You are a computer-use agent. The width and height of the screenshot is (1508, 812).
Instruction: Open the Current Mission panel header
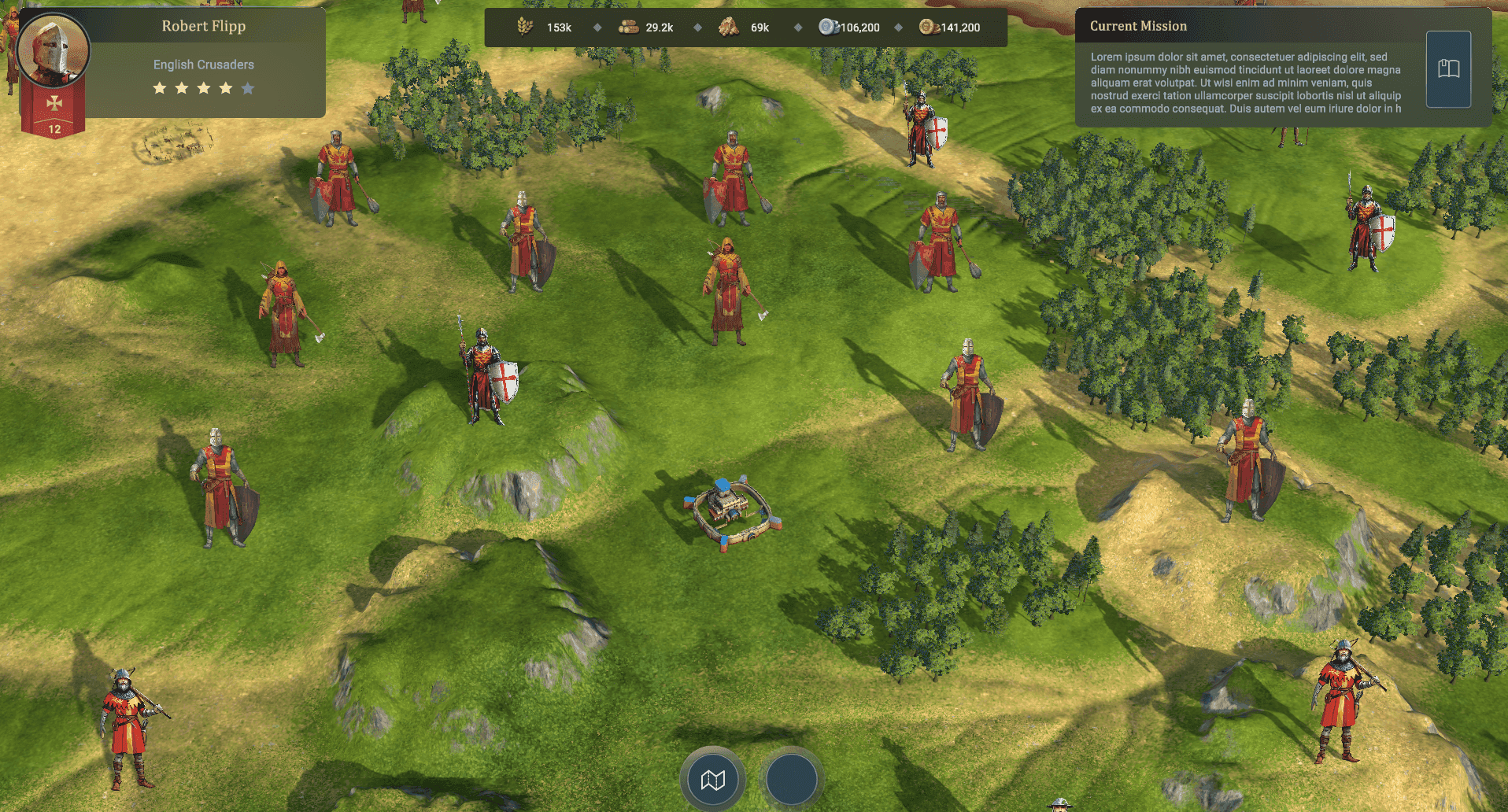(1138, 25)
